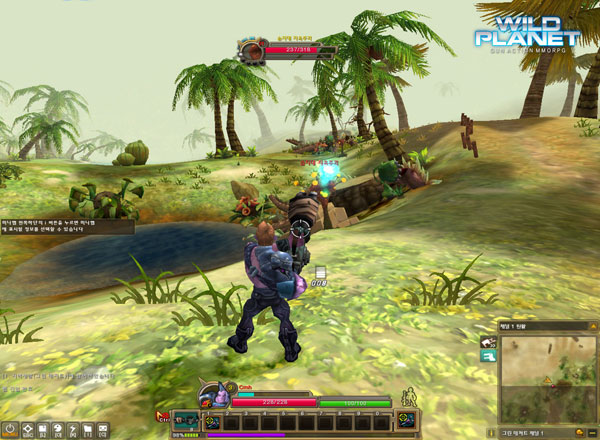Click the power button in the menu bar
Screen dimensions: 600x440
click(9, 431)
